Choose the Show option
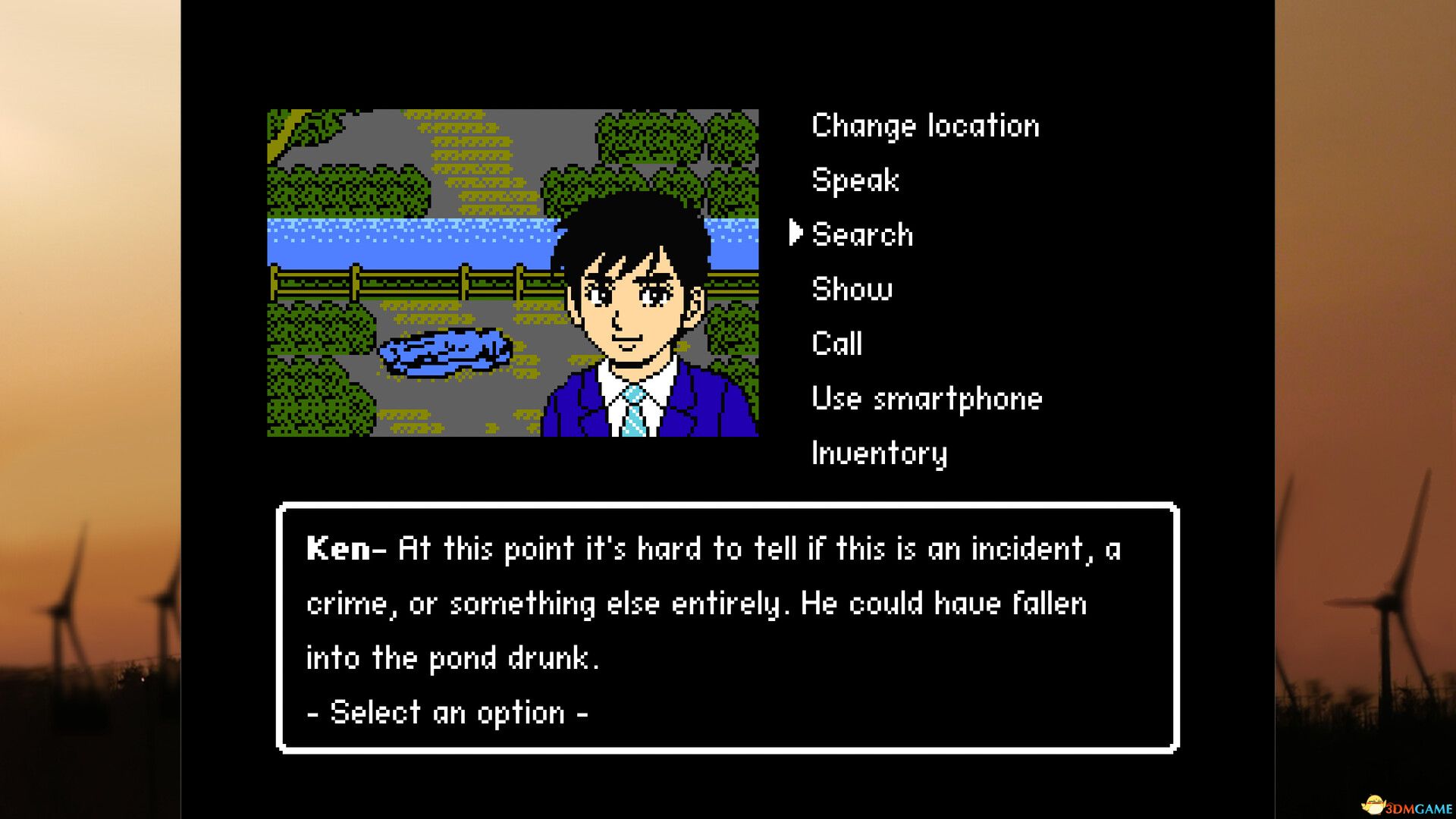The width and height of the screenshot is (1456, 819). (x=851, y=289)
